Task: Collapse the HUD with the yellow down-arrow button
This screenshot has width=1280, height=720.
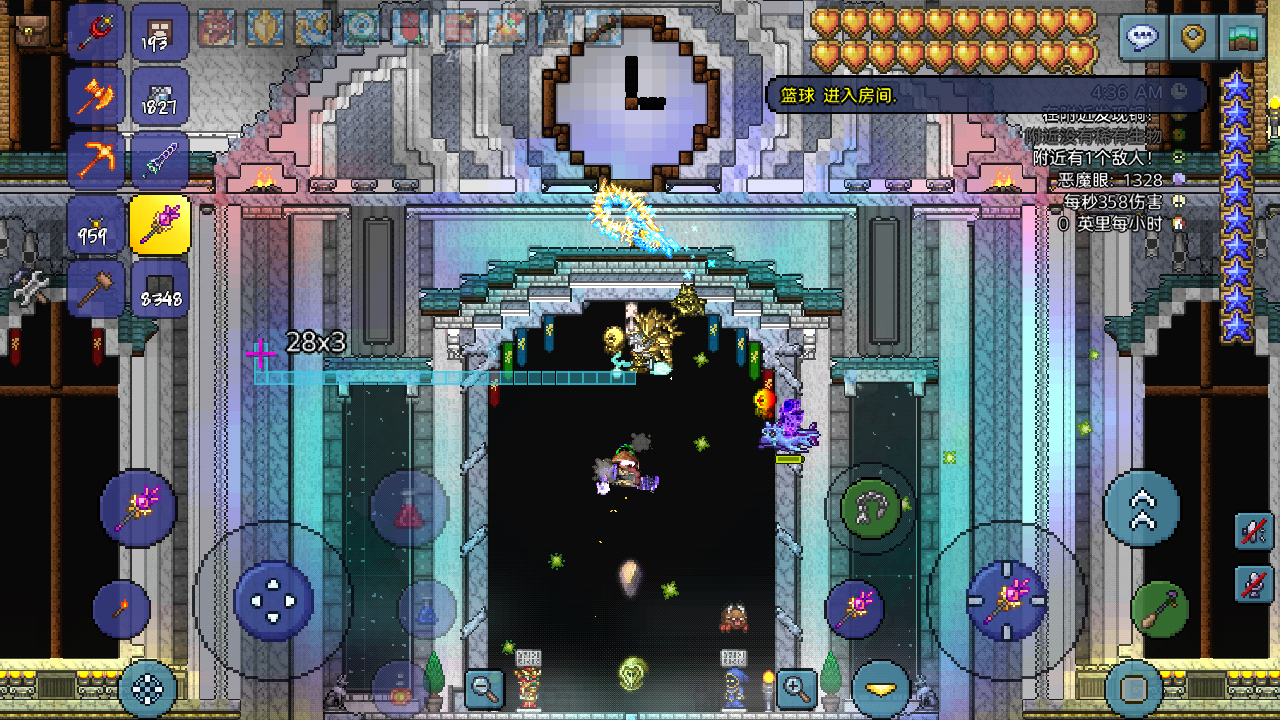Action: click(x=880, y=687)
